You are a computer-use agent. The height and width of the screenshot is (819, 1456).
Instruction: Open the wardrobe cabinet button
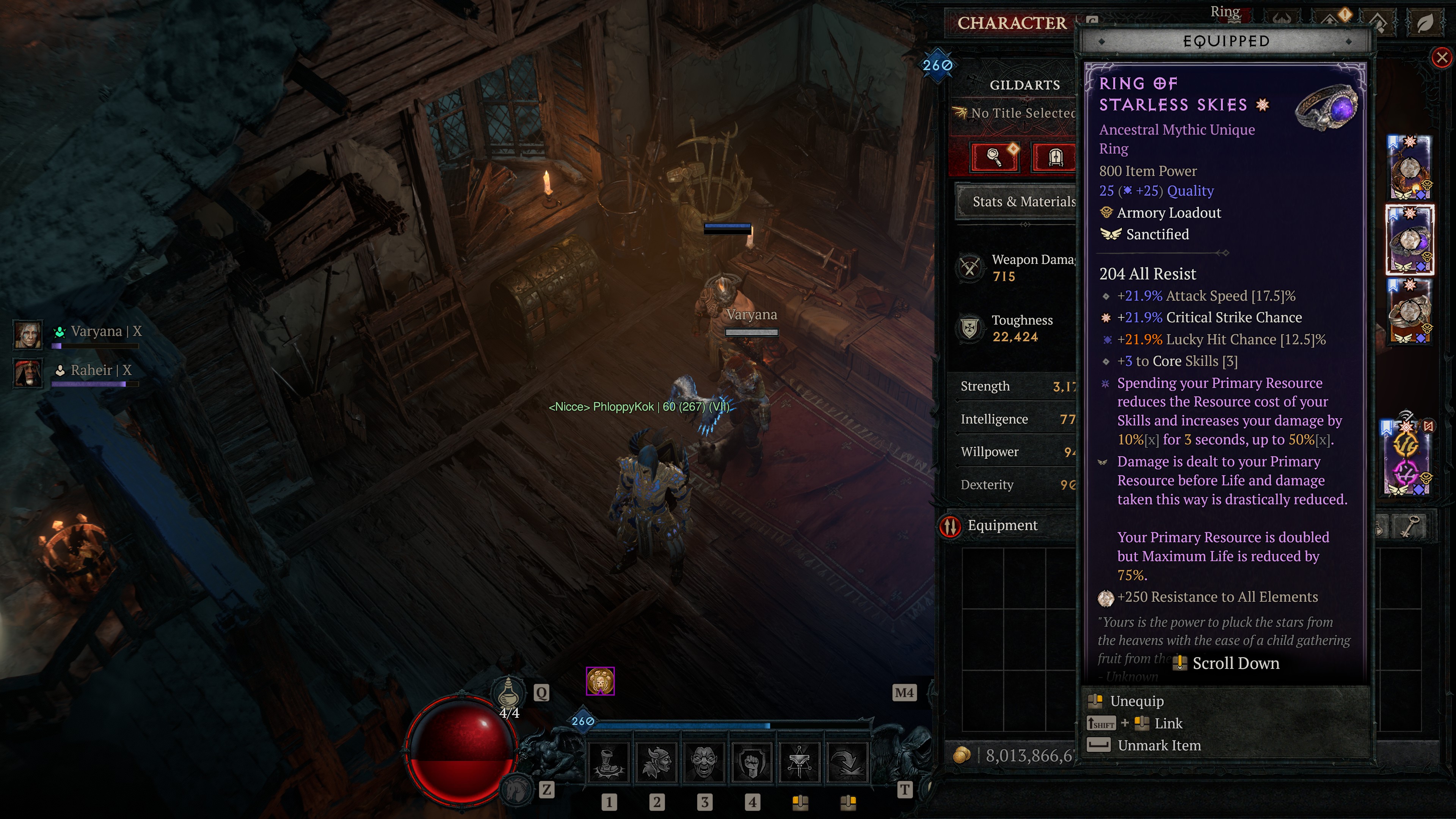pos(1055,157)
